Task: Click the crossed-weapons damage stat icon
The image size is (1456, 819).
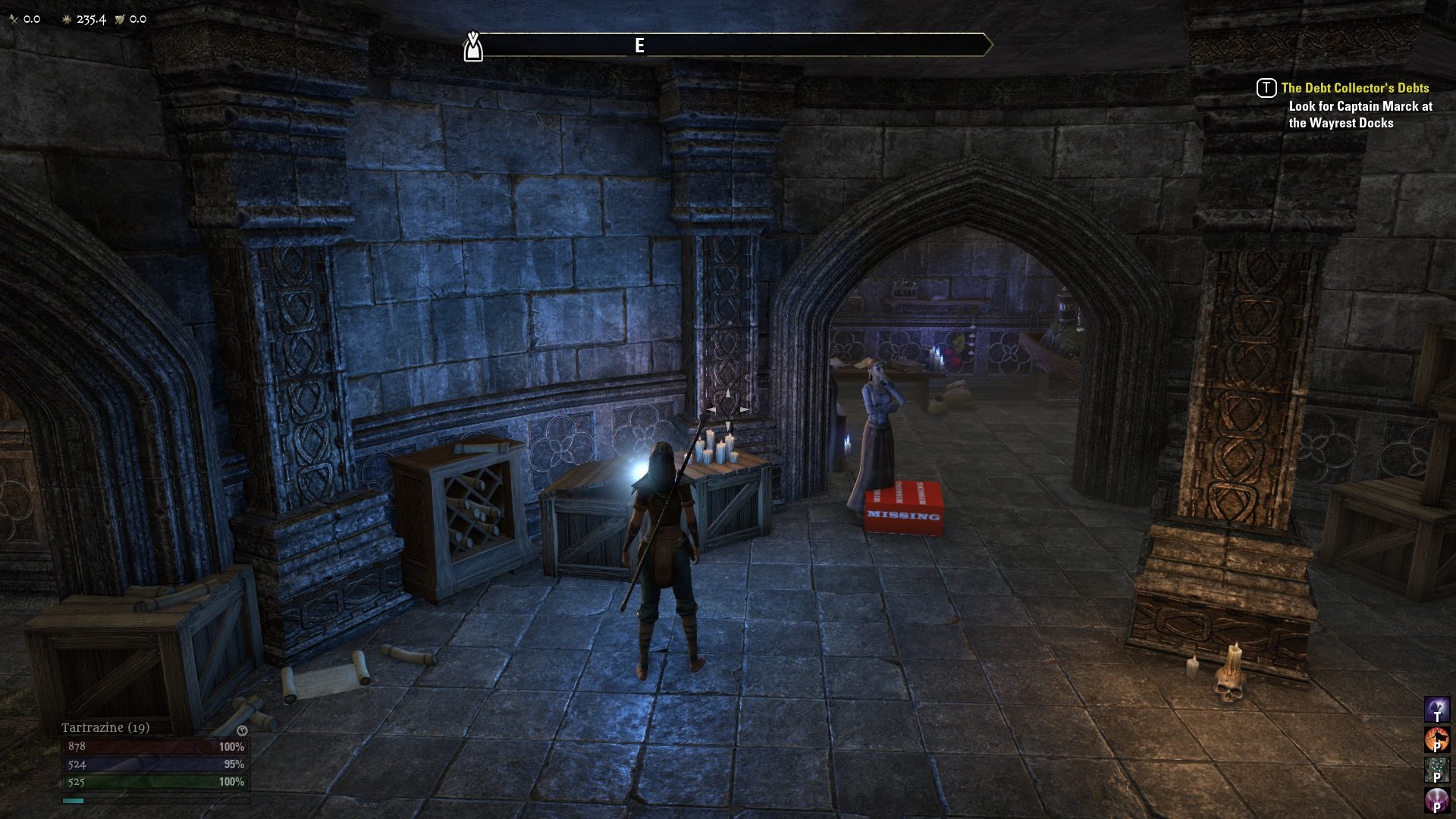Action: pos(14,18)
